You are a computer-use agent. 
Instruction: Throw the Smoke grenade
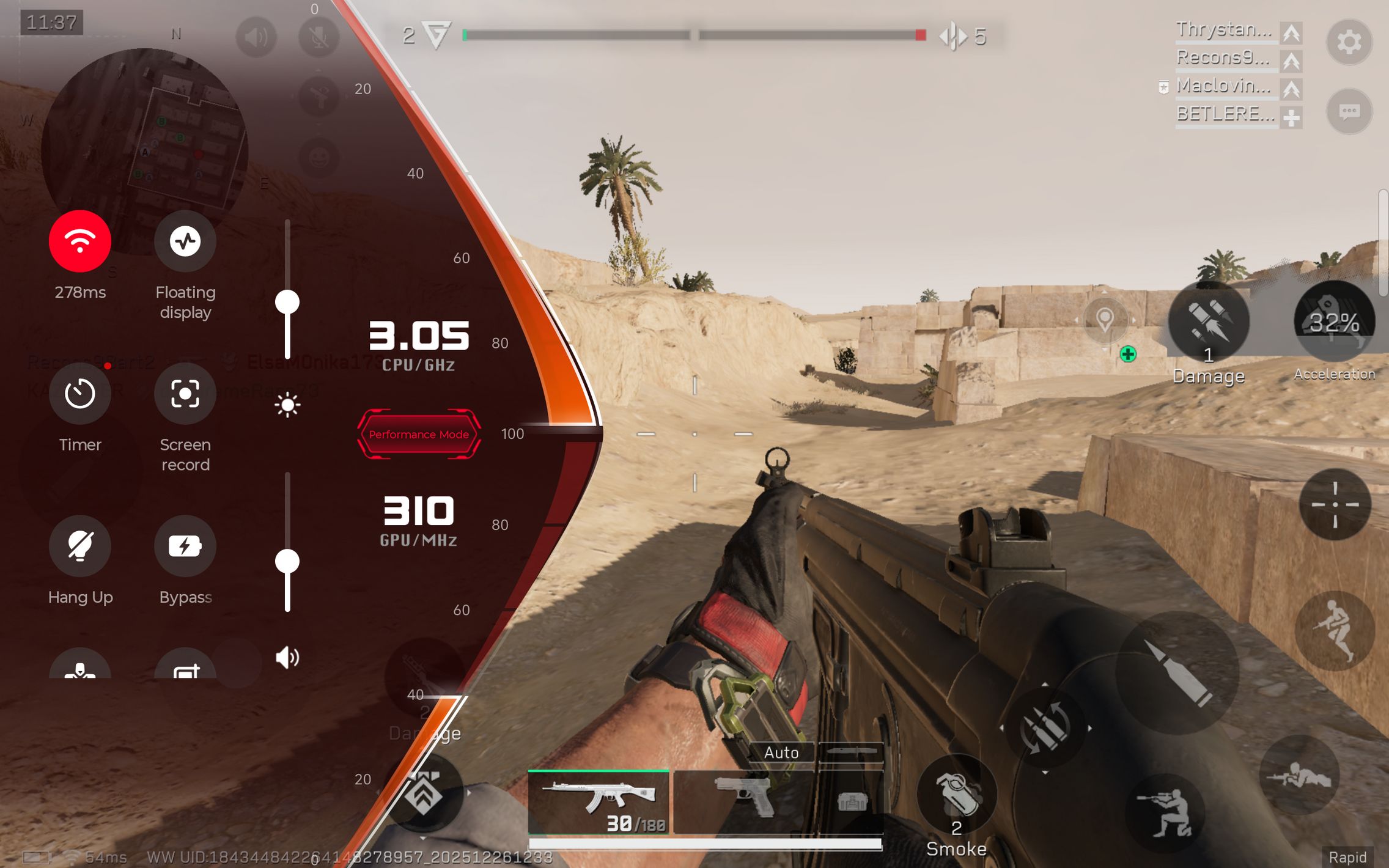tap(957, 795)
